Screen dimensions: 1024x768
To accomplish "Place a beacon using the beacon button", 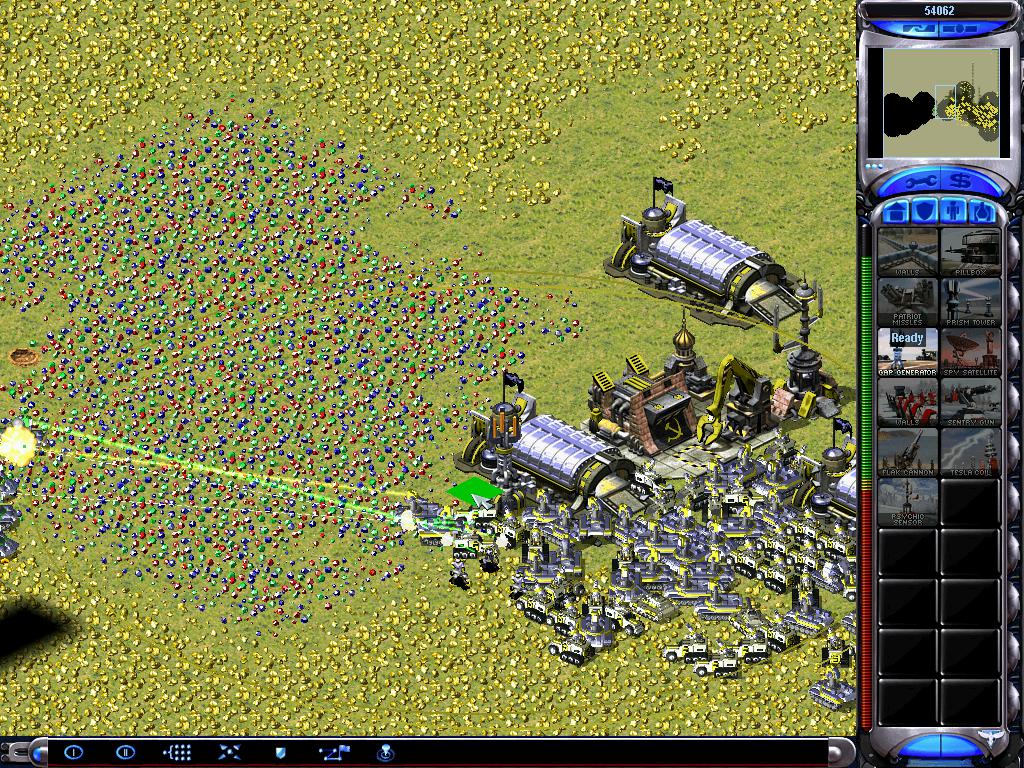I will pos(385,752).
